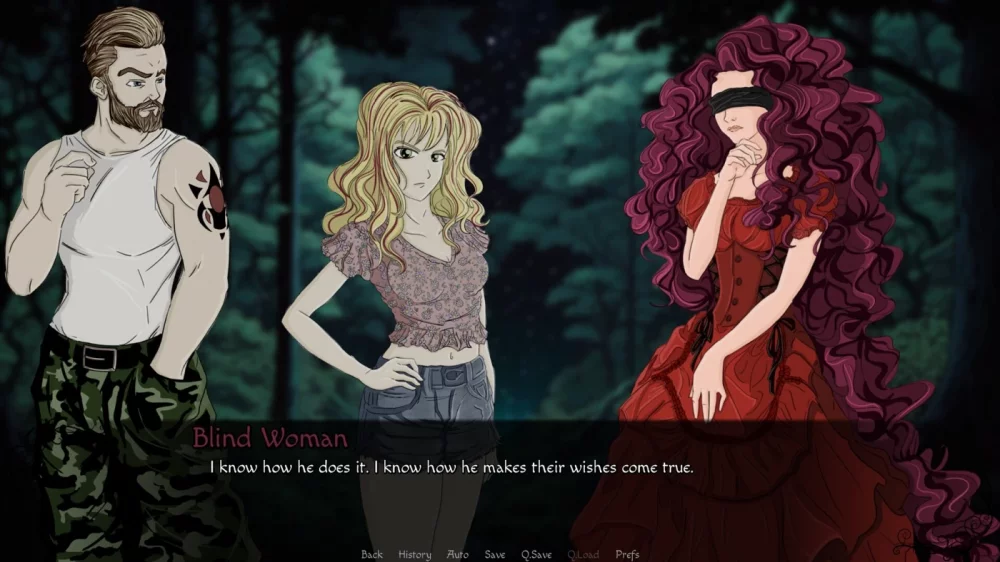Viewport: 1000px width, 562px height.
Task: Open the dialogue History log
Action: 414,555
